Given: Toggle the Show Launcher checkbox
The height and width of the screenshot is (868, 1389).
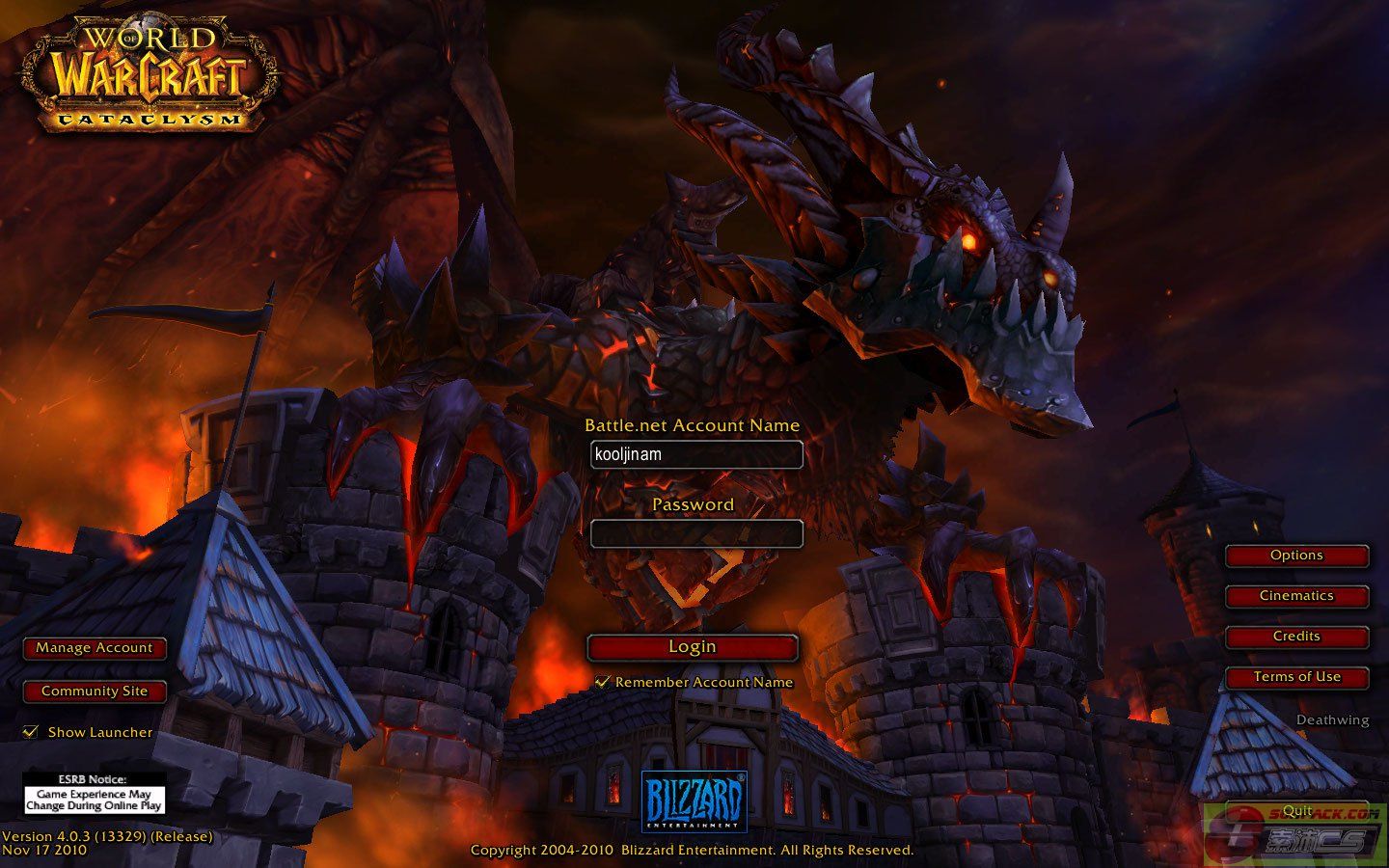Looking at the screenshot, I should click(x=31, y=732).
